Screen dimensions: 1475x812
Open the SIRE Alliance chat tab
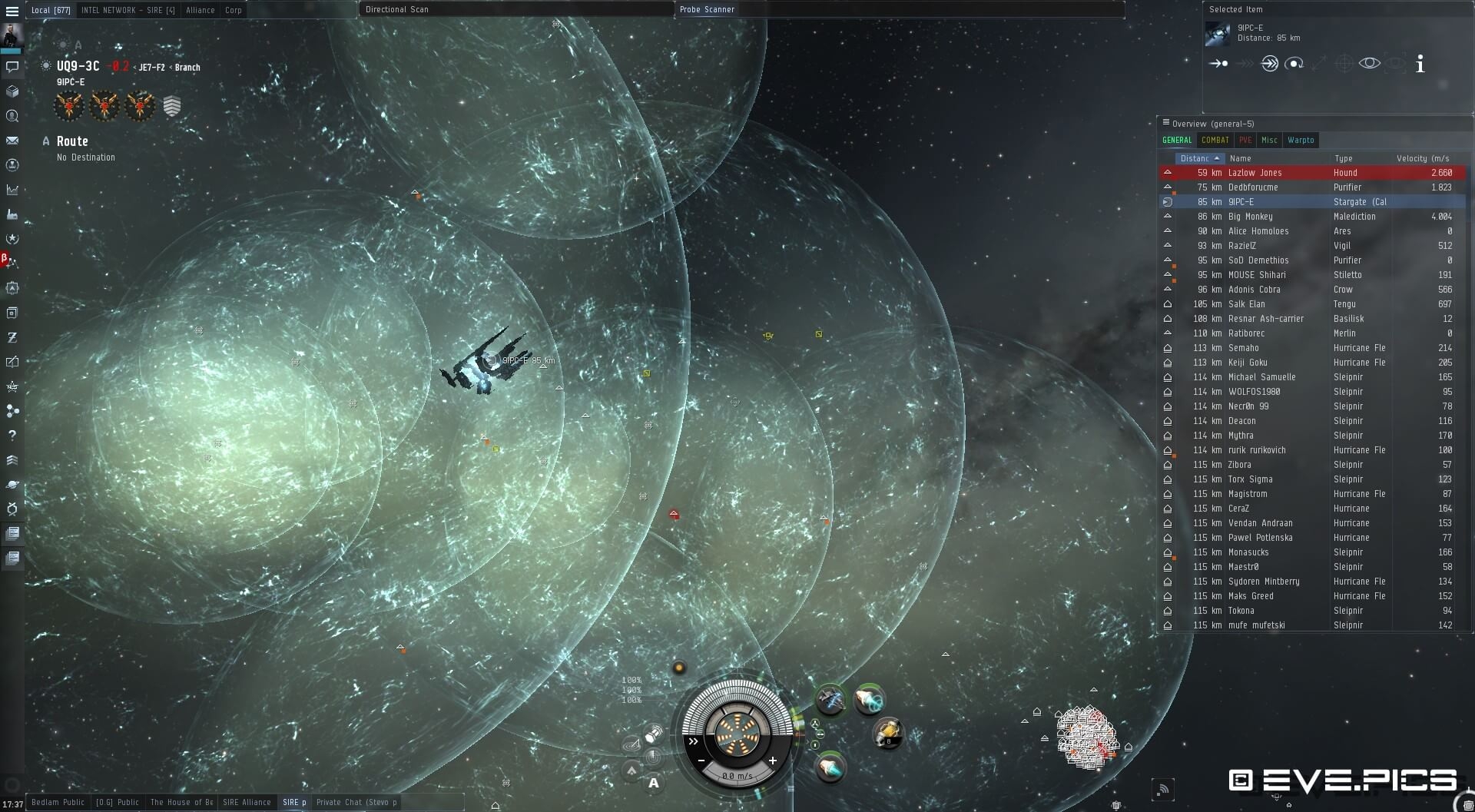(247, 802)
